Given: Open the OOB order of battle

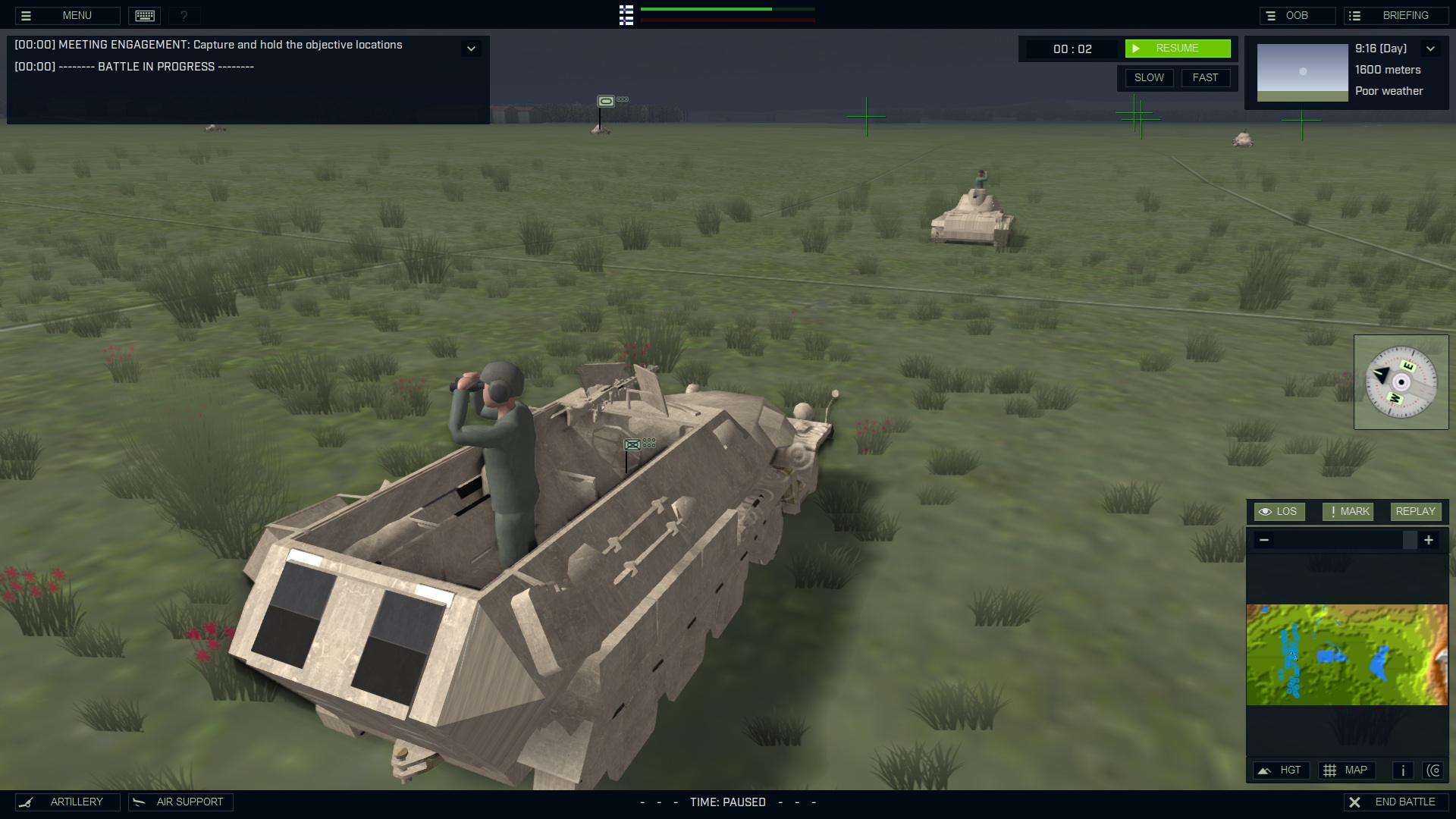Looking at the screenshot, I should click(1298, 14).
